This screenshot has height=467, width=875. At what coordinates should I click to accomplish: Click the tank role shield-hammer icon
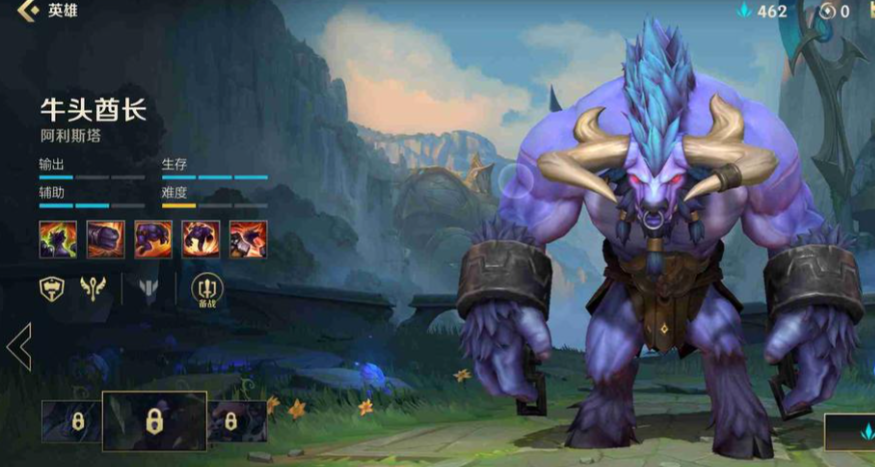click(x=52, y=290)
